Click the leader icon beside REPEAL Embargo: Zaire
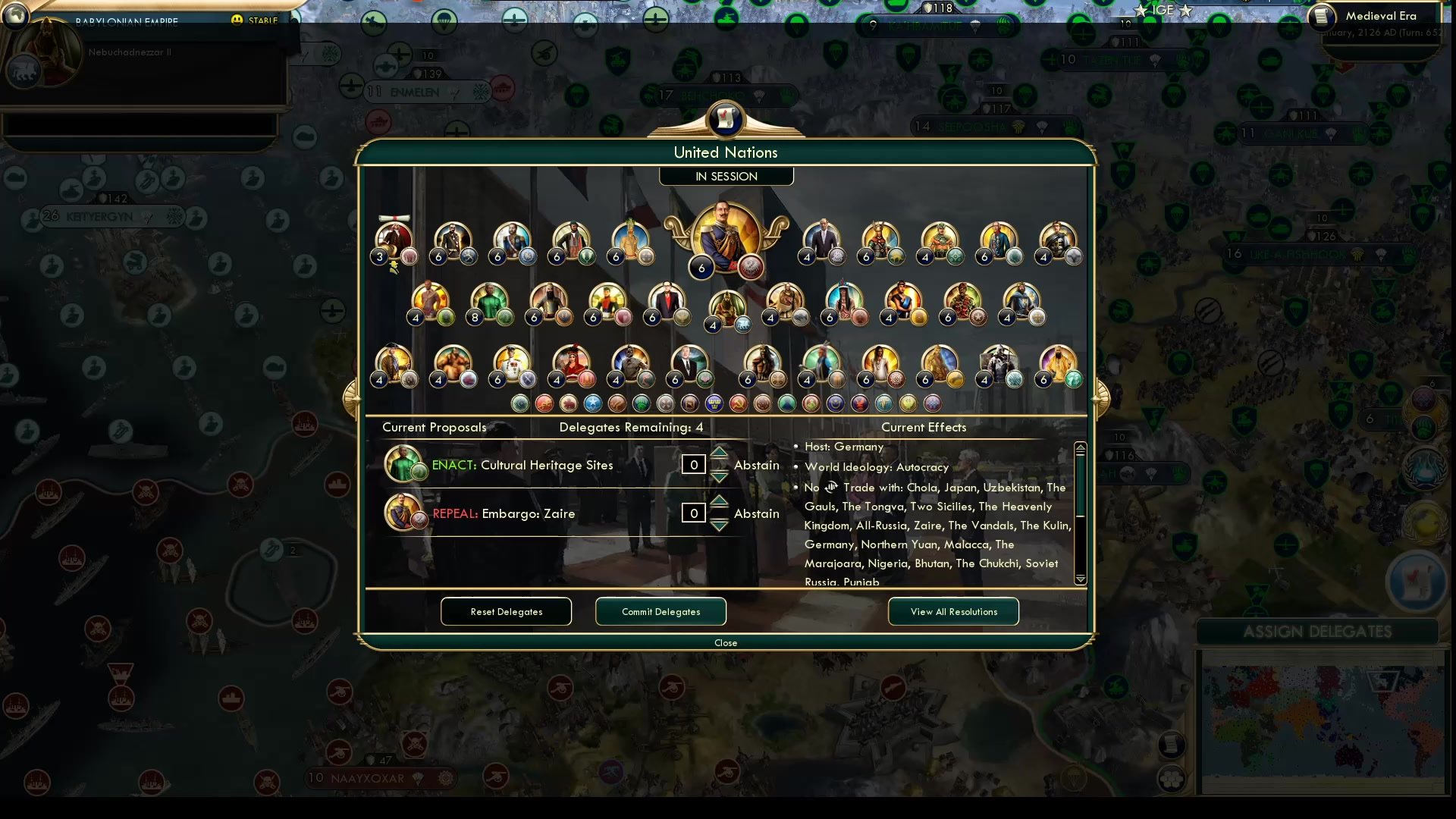Viewport: 1456px width, 819px height. (403, 513)
